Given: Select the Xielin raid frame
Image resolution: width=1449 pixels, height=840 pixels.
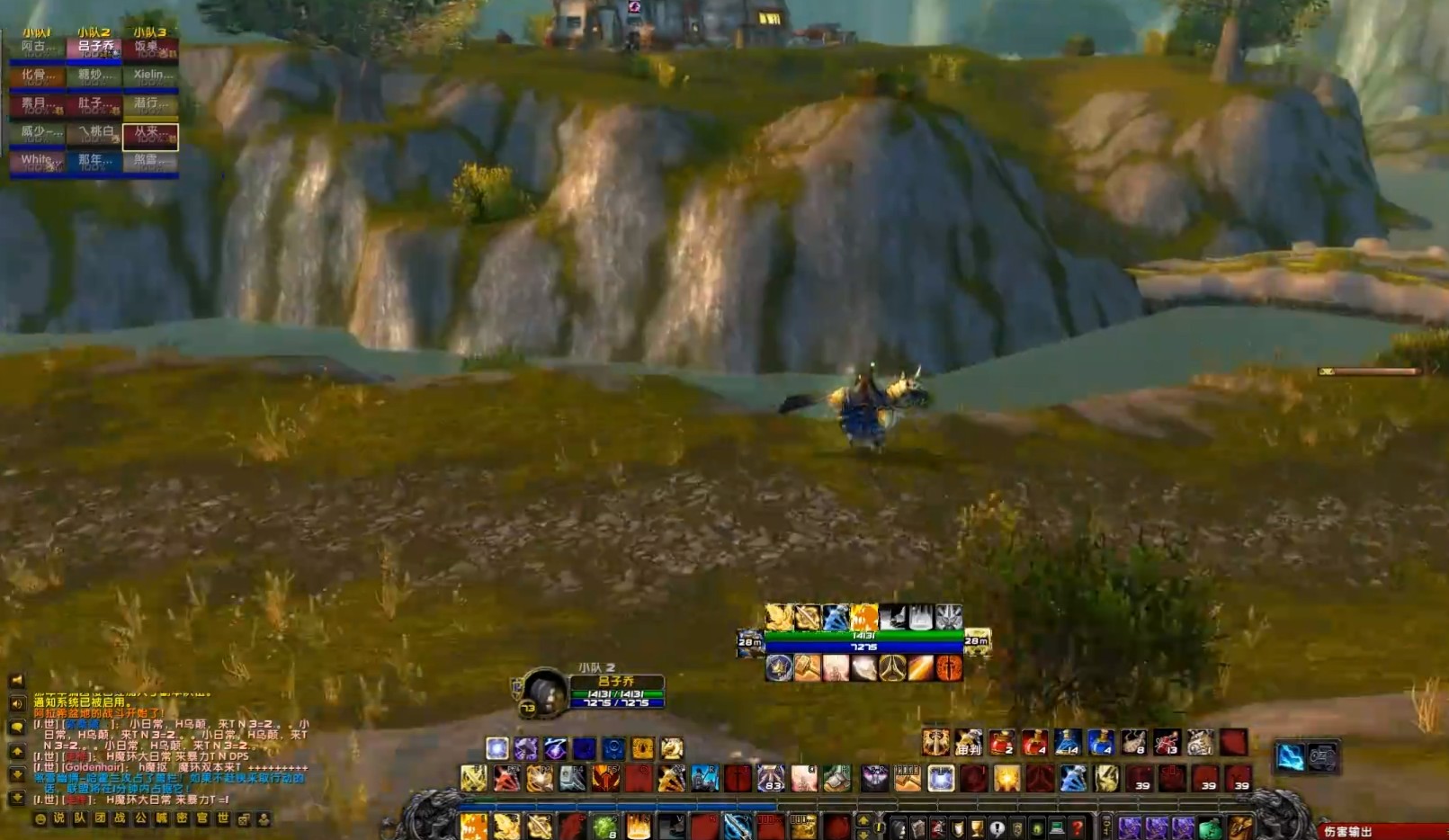Looking at the screenshot, I should [x=150, y=76].
